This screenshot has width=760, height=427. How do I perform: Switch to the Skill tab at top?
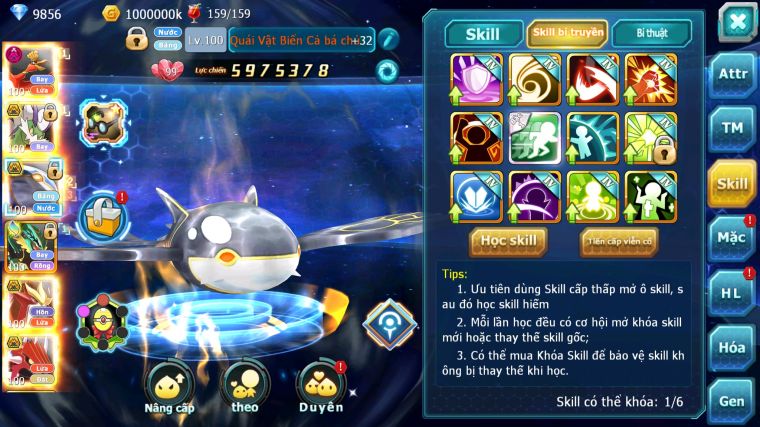click(x=483, y=33)
